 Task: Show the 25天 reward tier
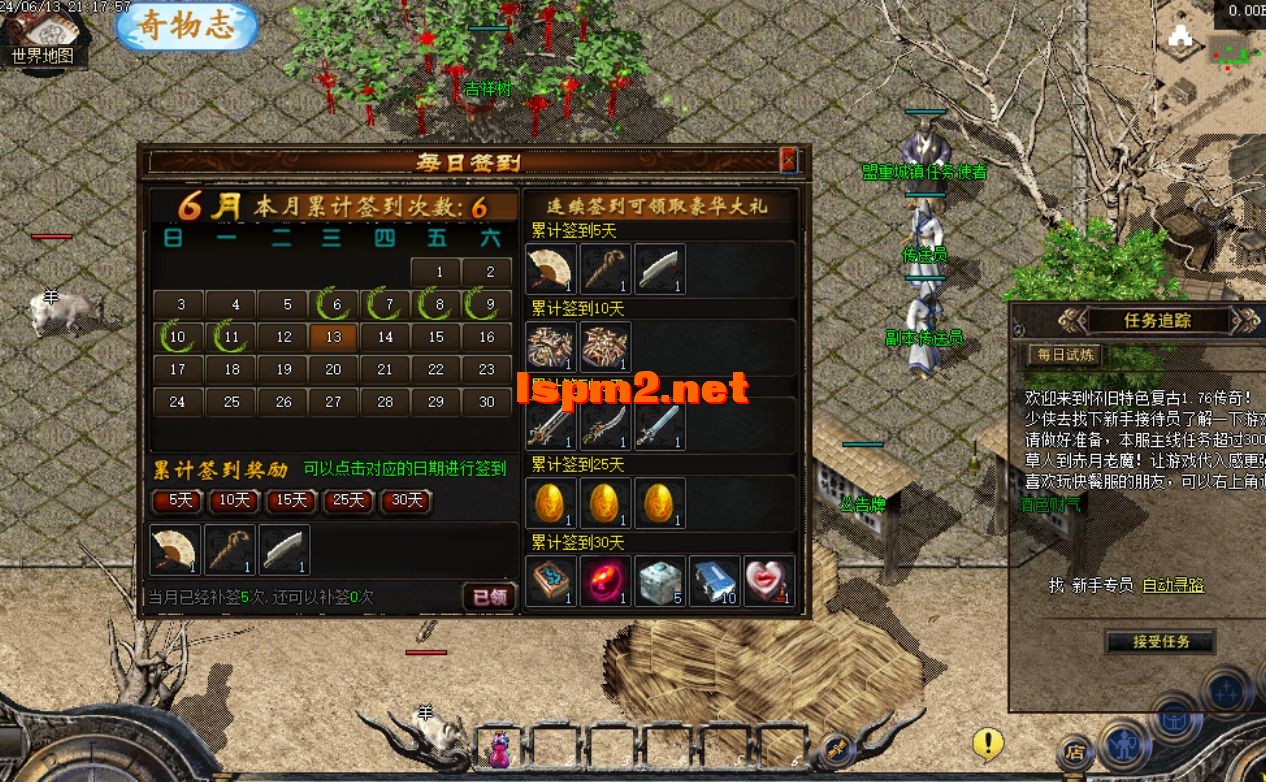[348, 500]
